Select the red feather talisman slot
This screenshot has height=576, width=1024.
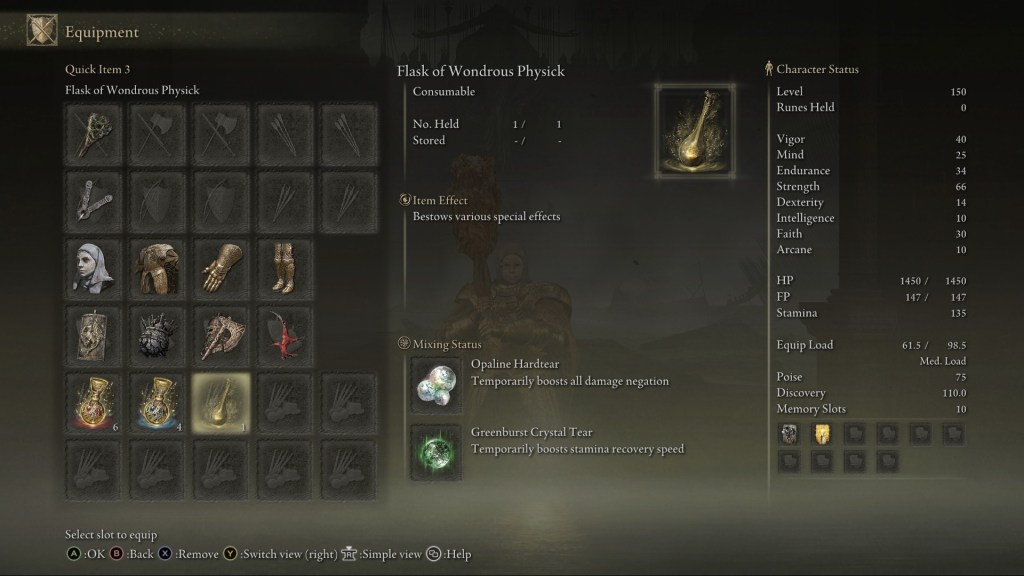pos(285,332)
